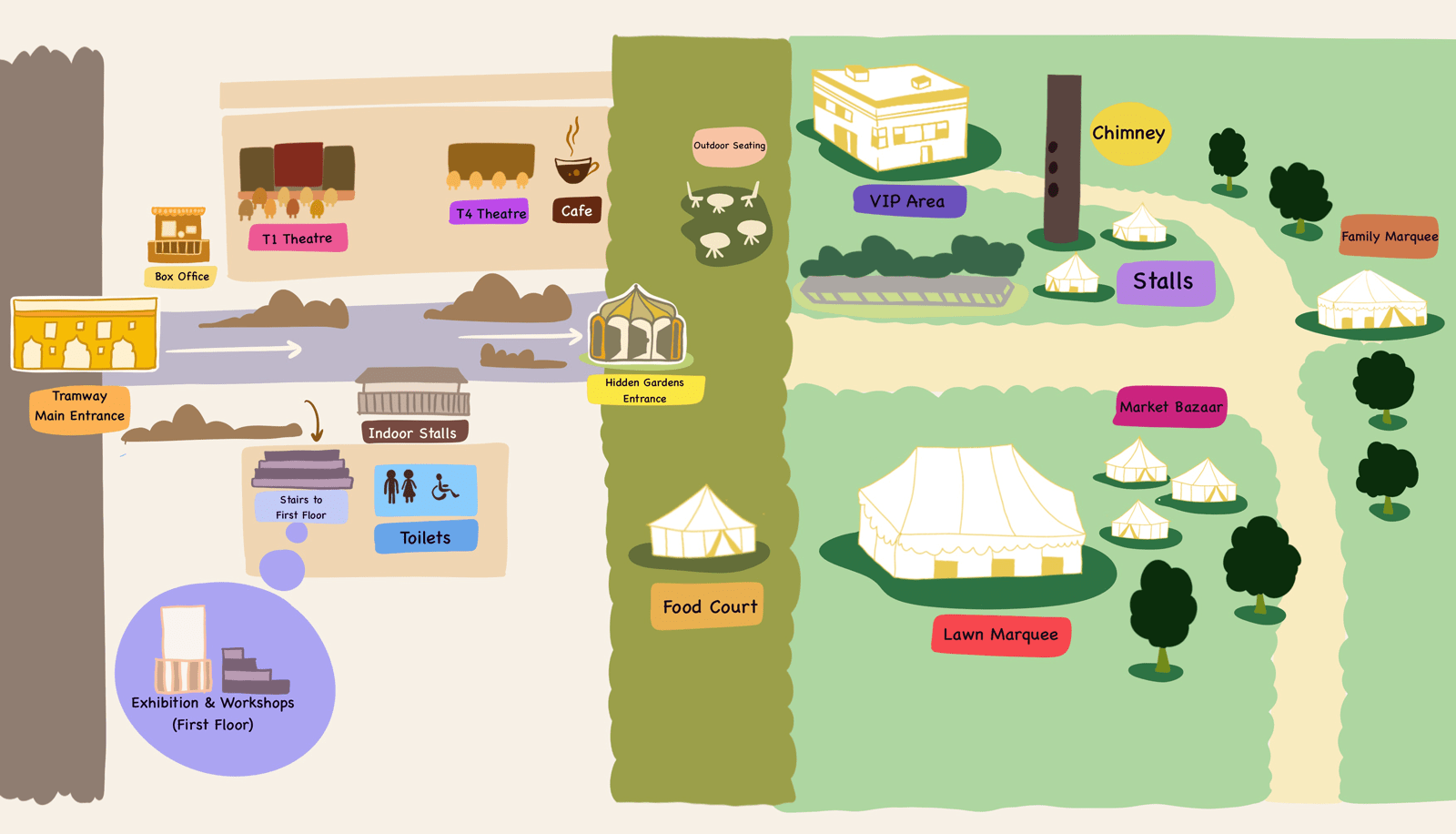Open the Outdoor Seating marker
Screen dimensions: 1456x834
(x=729, y=146)
